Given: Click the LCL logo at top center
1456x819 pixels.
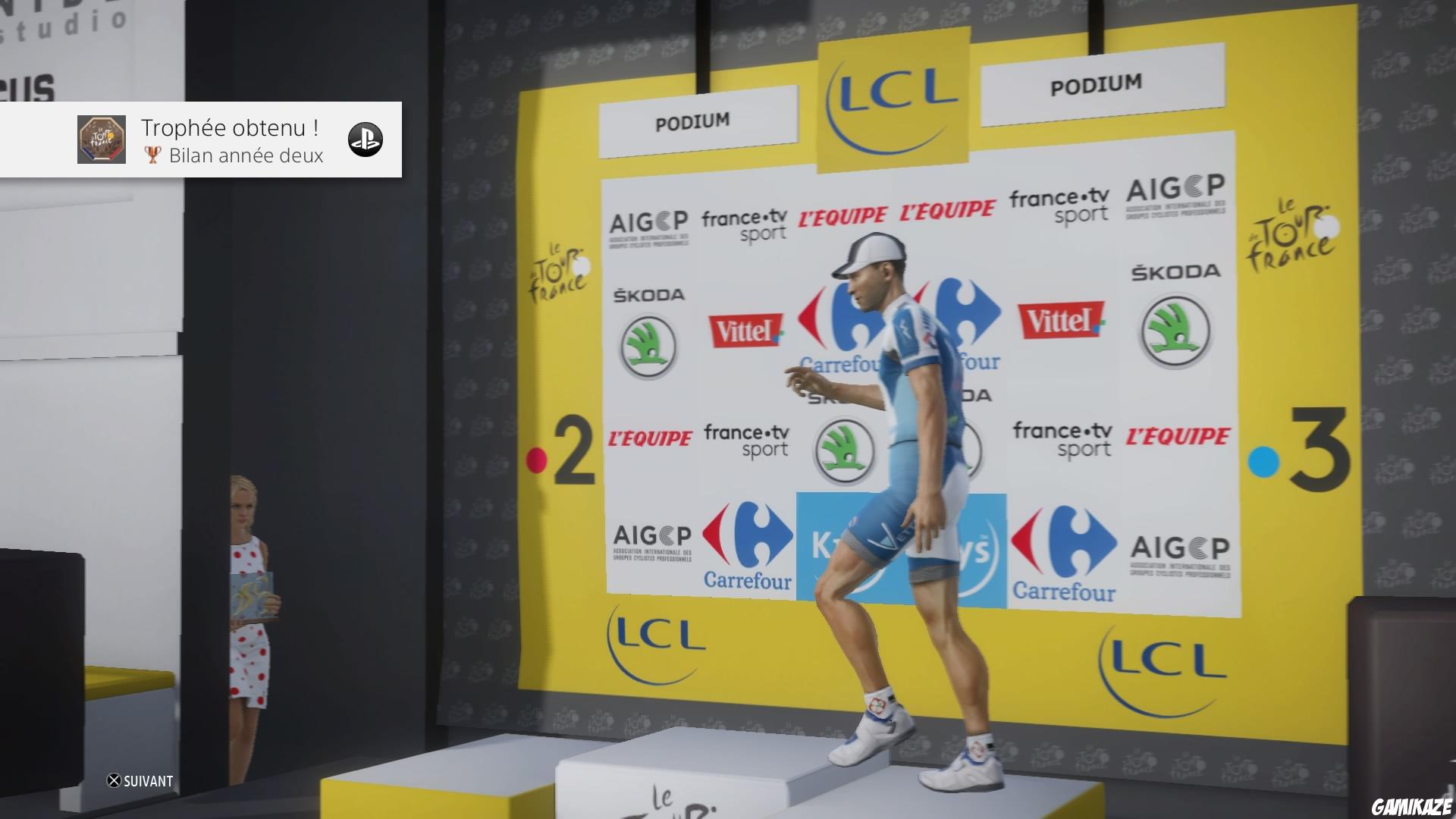Looking at the screenshot, I should (x=890, y=104).
